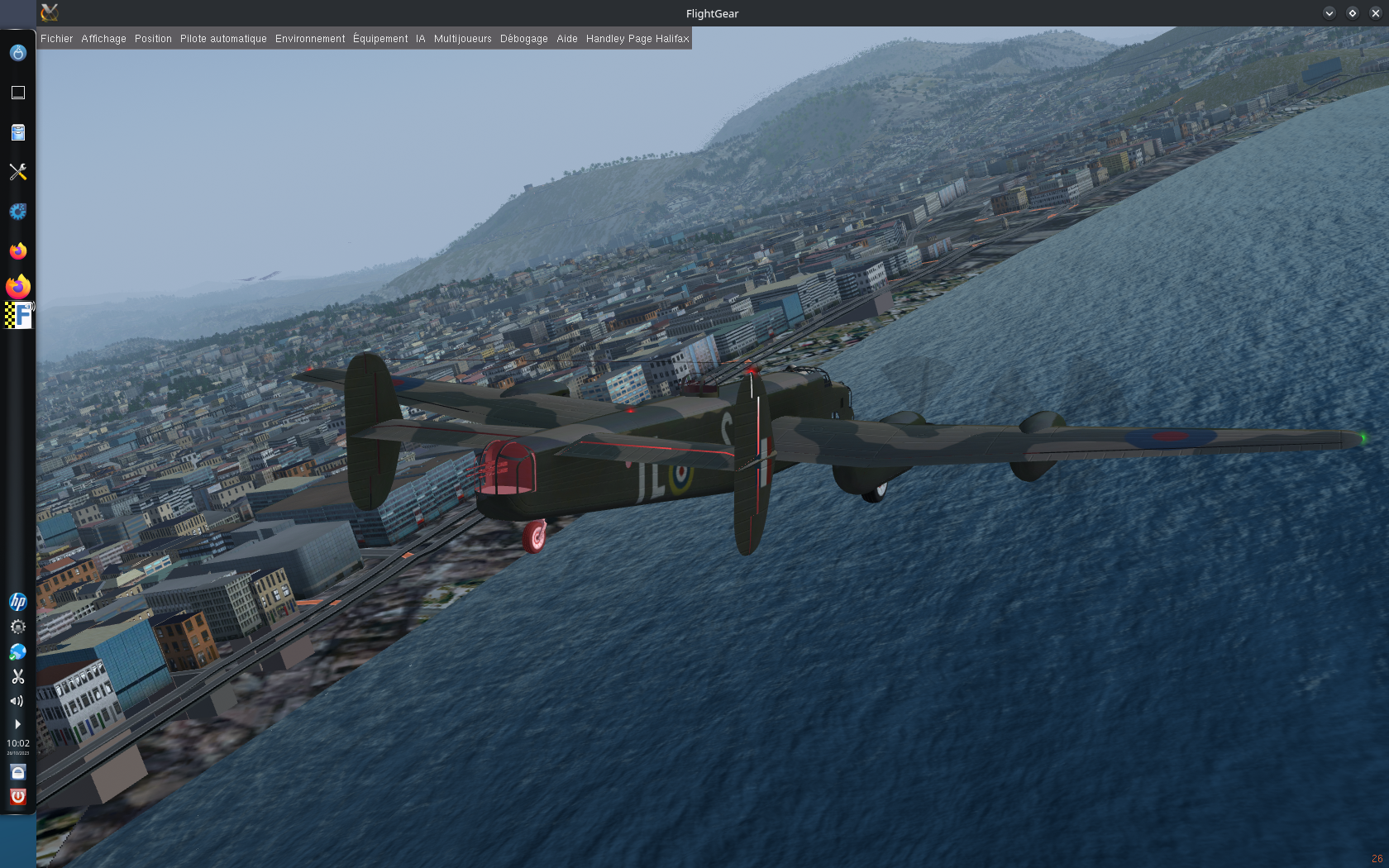Viewport: 1389px width, 868px height.
Task: Close the FlightGear window
Action: (1376, 13)
